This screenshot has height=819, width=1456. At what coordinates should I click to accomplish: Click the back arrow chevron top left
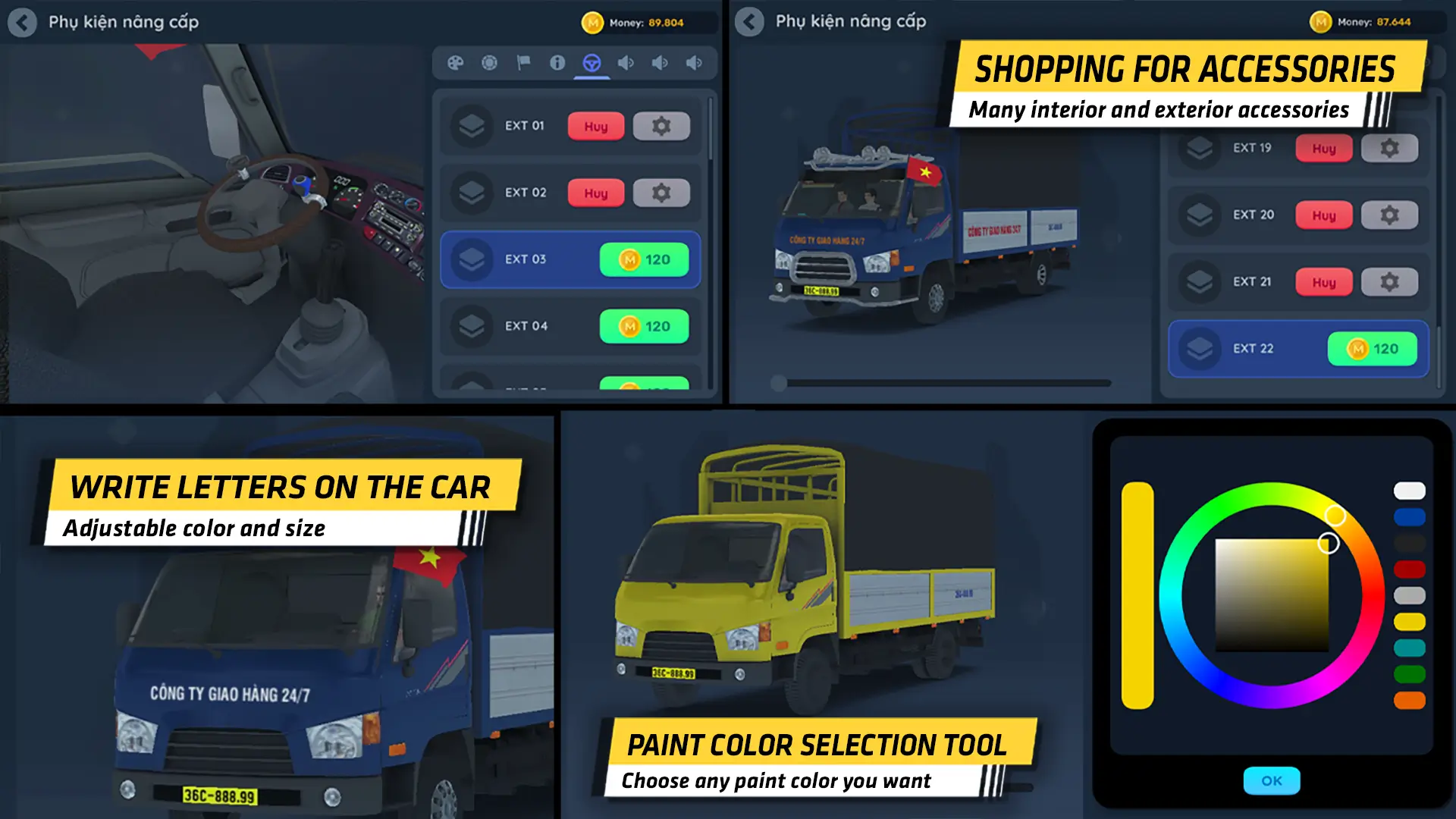click(23, 23)
